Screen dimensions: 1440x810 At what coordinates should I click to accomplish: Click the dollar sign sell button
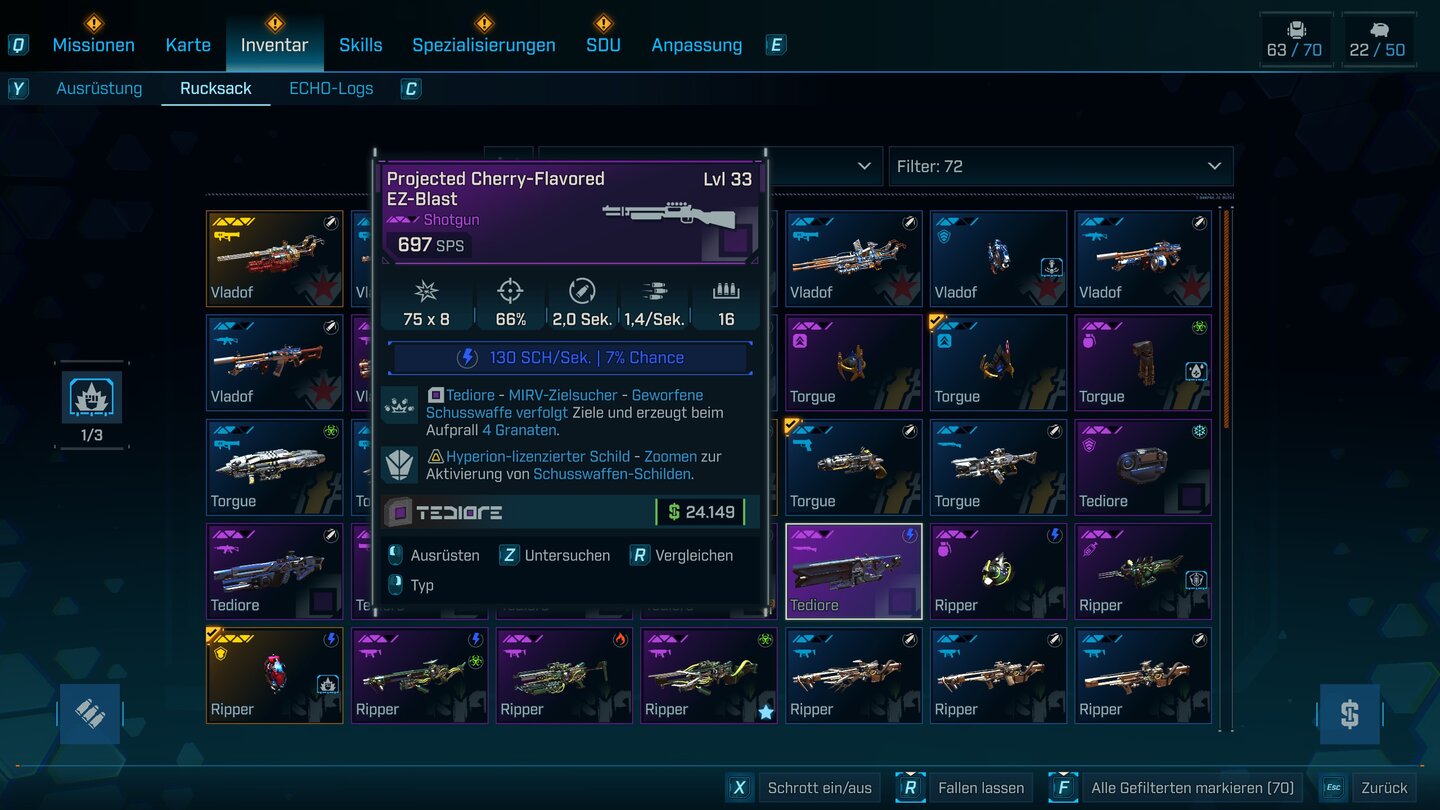click(1349, 714)
